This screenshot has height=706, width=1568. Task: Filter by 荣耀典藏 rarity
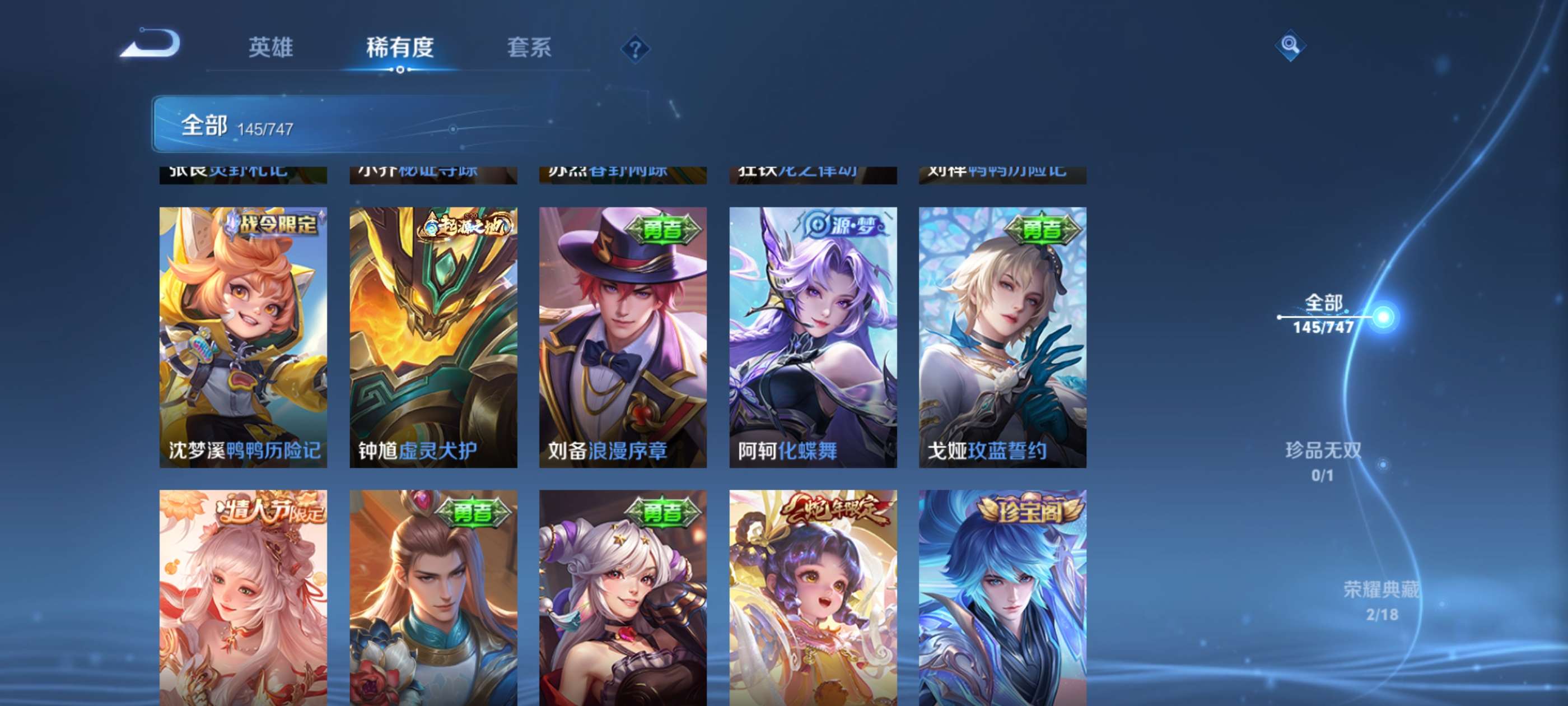coord(1380,600)
